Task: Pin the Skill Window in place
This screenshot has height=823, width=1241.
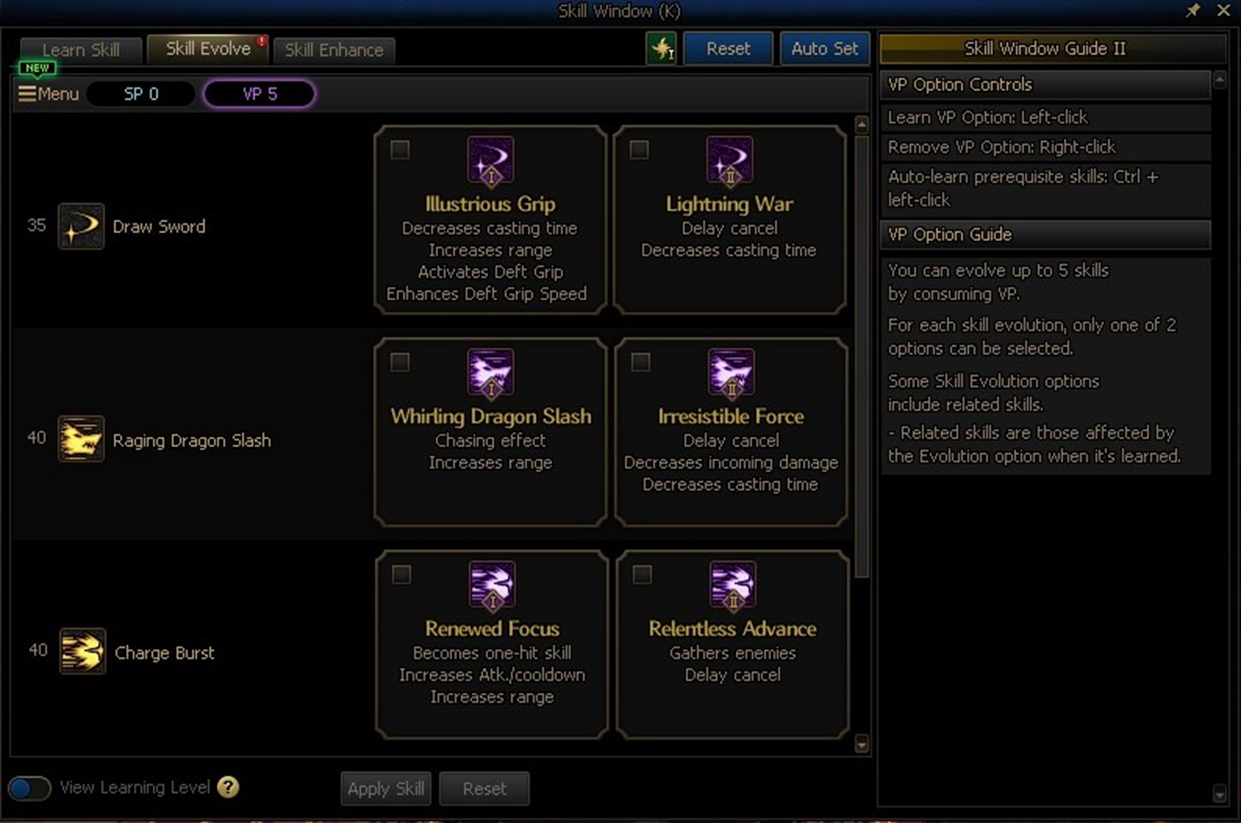Action: (x=1192, y=11)
